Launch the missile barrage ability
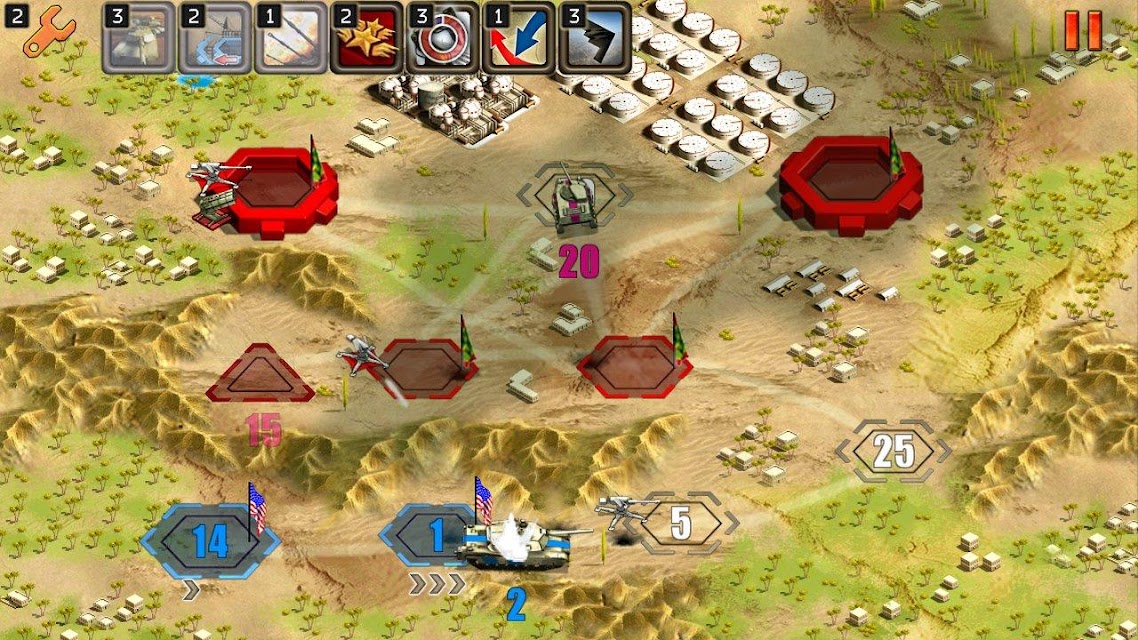 (x=291, y=38)
